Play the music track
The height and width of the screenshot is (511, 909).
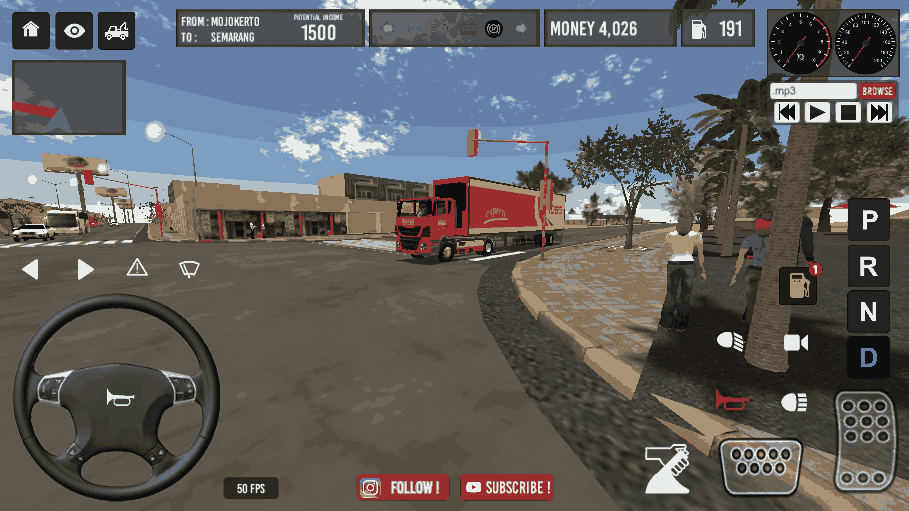click(818, 113)
